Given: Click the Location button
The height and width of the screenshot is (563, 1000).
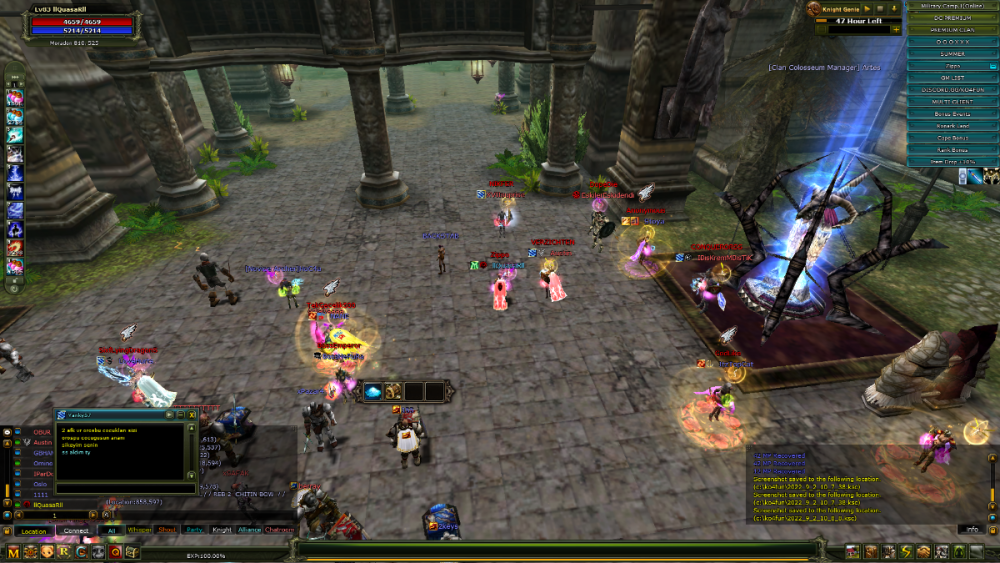Looking at the screenshot, I should [x=34, y=531].
